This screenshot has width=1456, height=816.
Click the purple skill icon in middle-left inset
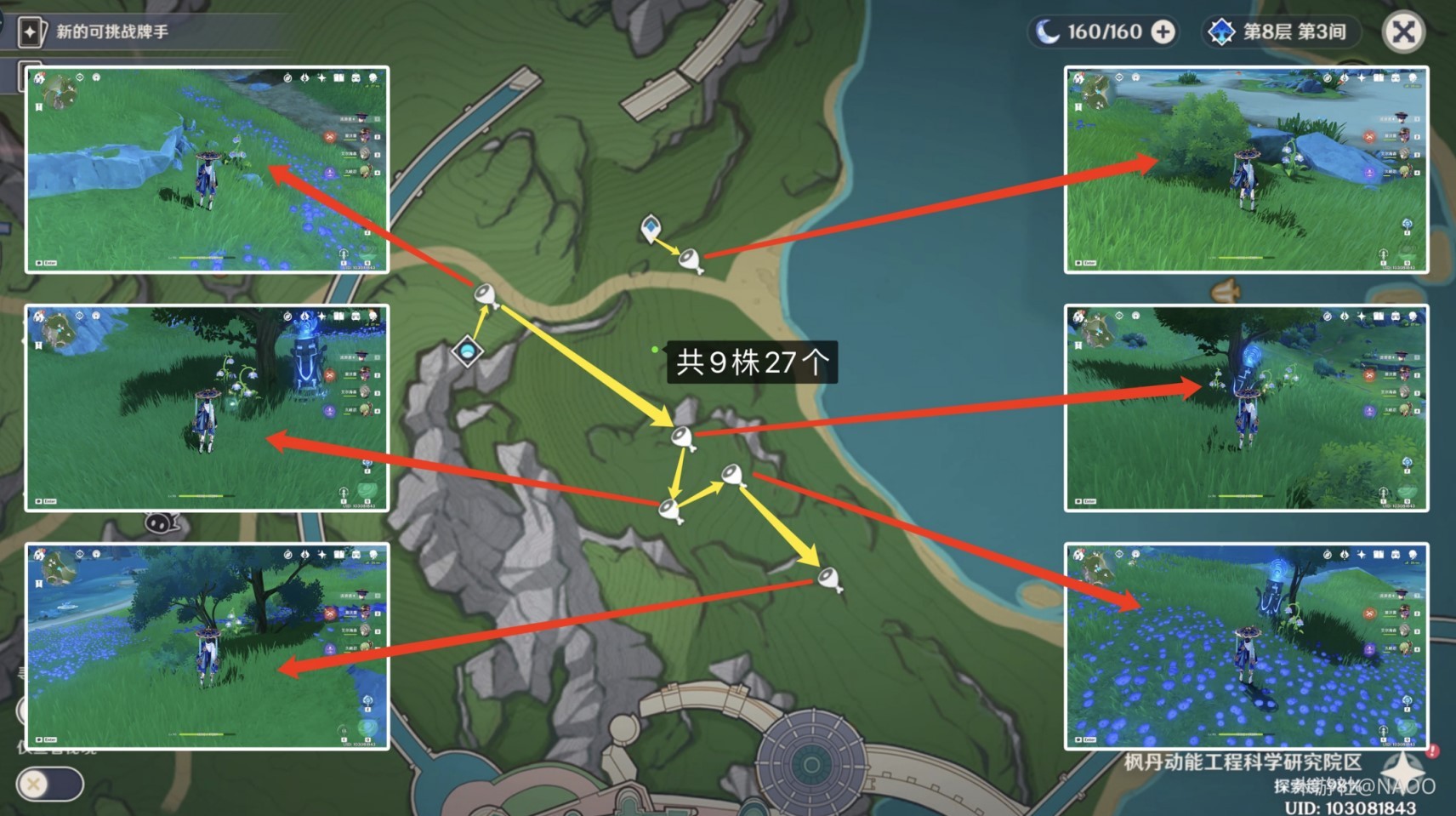point(330,411)
